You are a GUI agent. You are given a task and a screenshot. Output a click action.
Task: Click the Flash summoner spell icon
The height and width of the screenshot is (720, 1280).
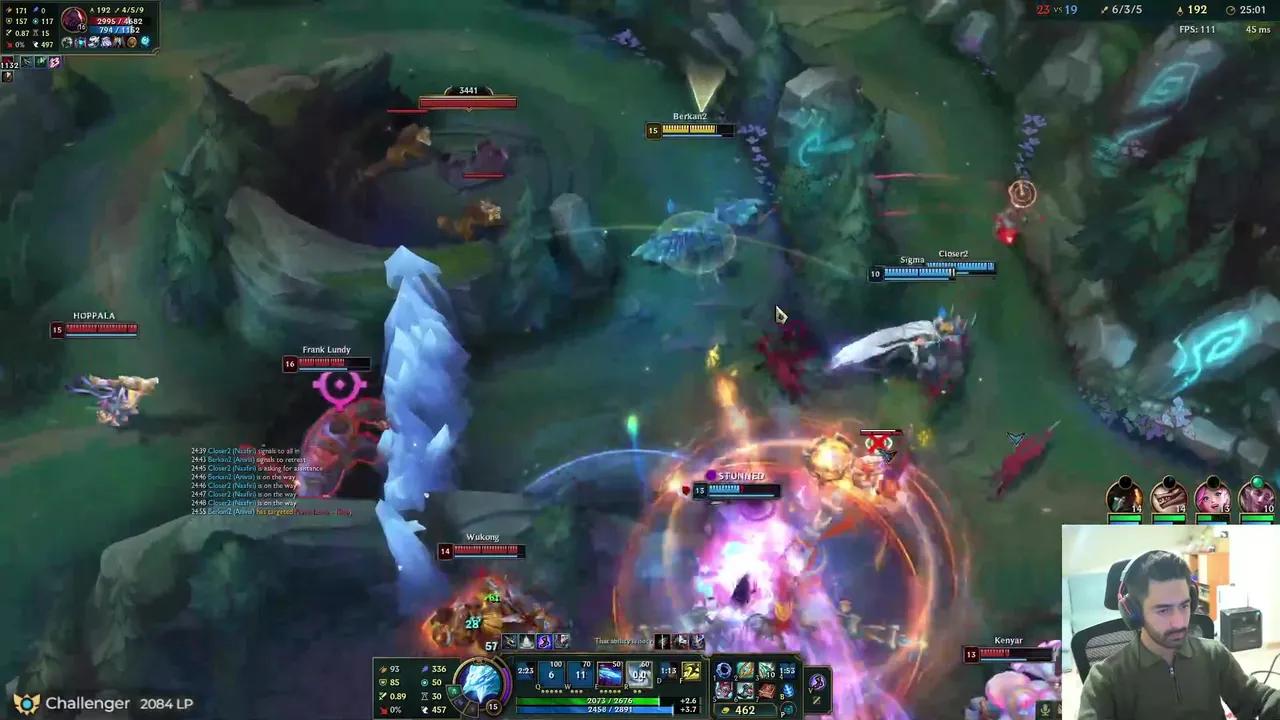coord(690,670)
